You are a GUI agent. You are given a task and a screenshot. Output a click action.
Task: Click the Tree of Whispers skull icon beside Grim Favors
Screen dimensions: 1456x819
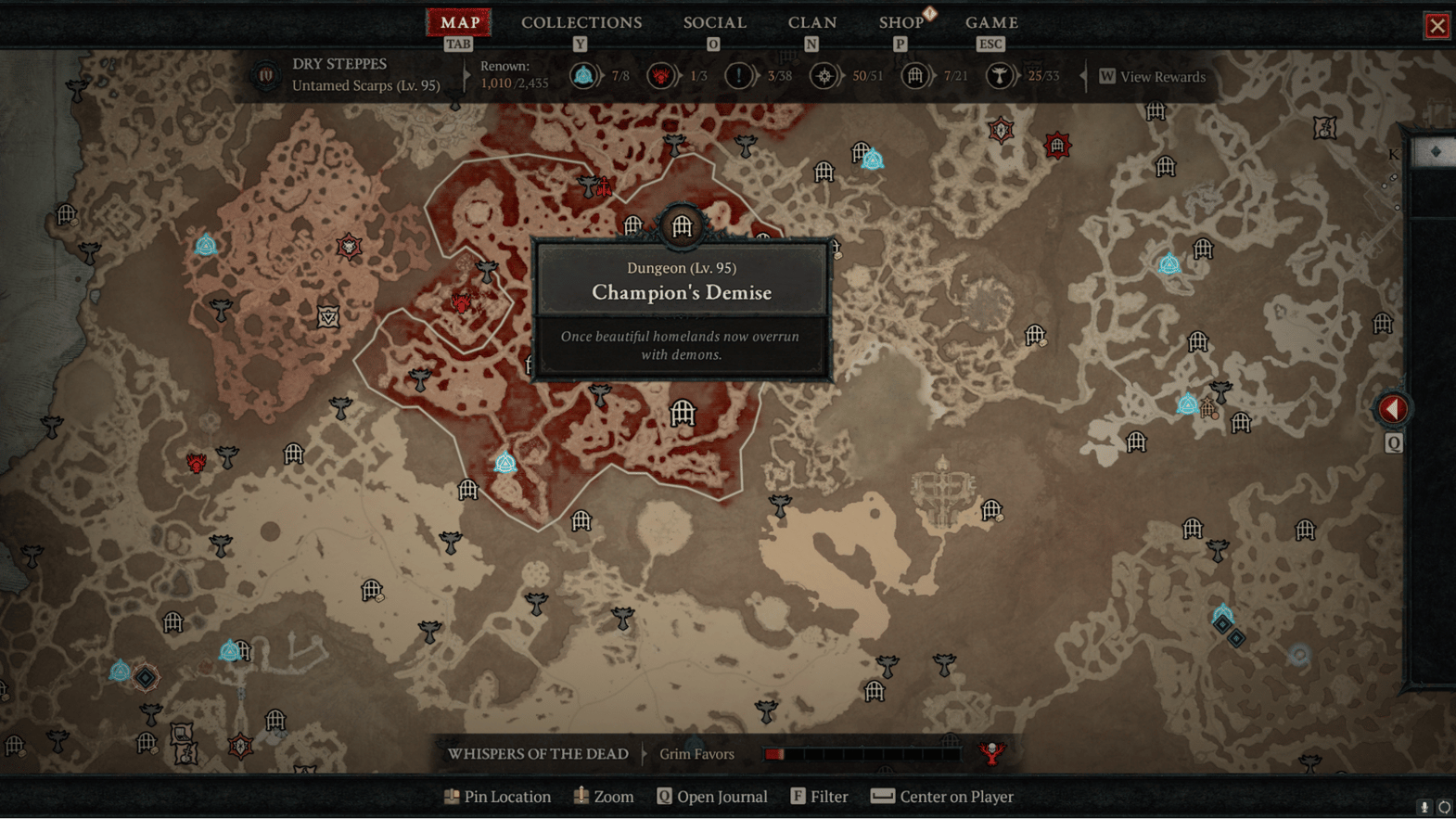pyautogui.click(x=990, y=754)
